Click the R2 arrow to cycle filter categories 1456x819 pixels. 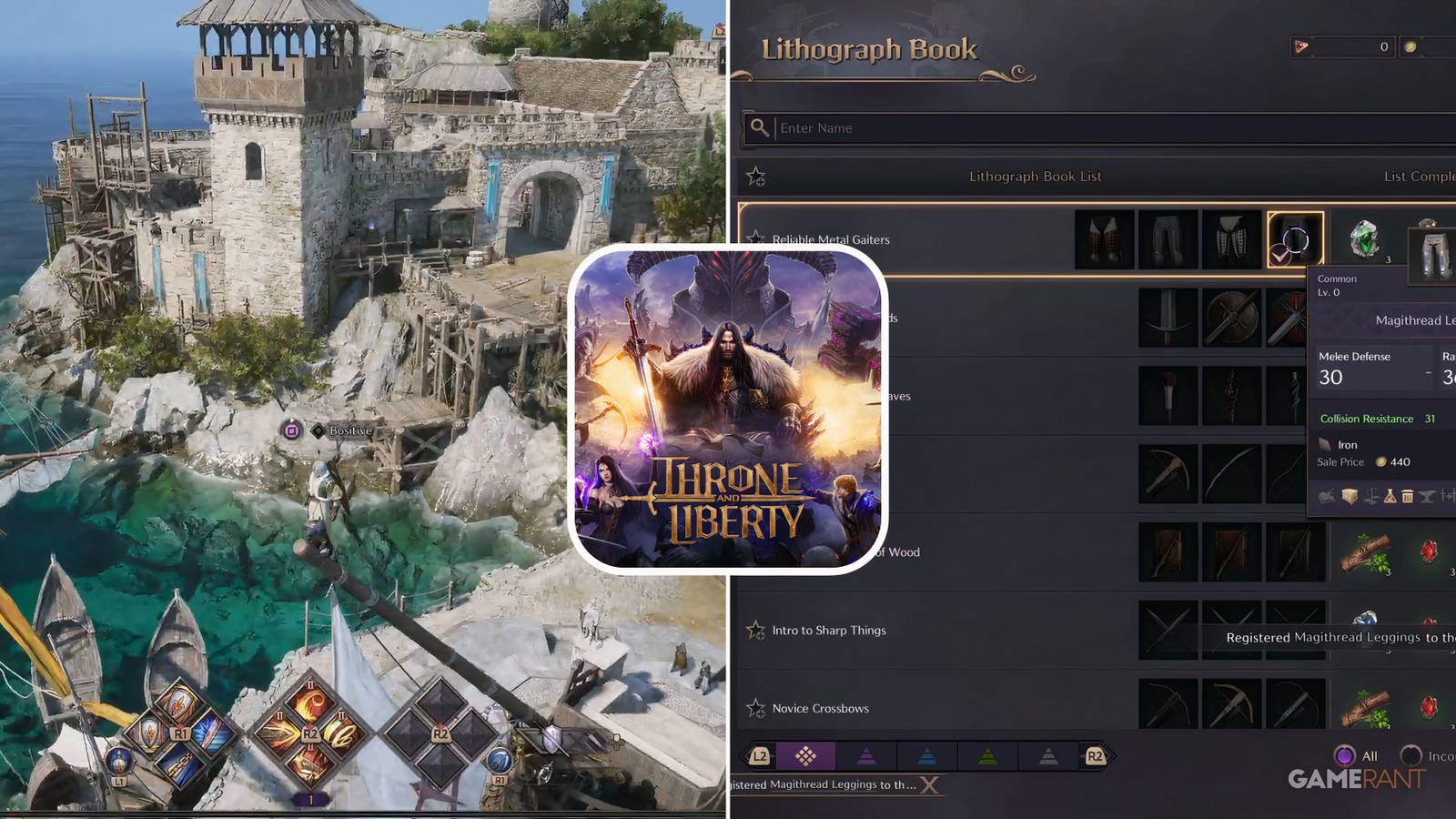click(1097, 756)
